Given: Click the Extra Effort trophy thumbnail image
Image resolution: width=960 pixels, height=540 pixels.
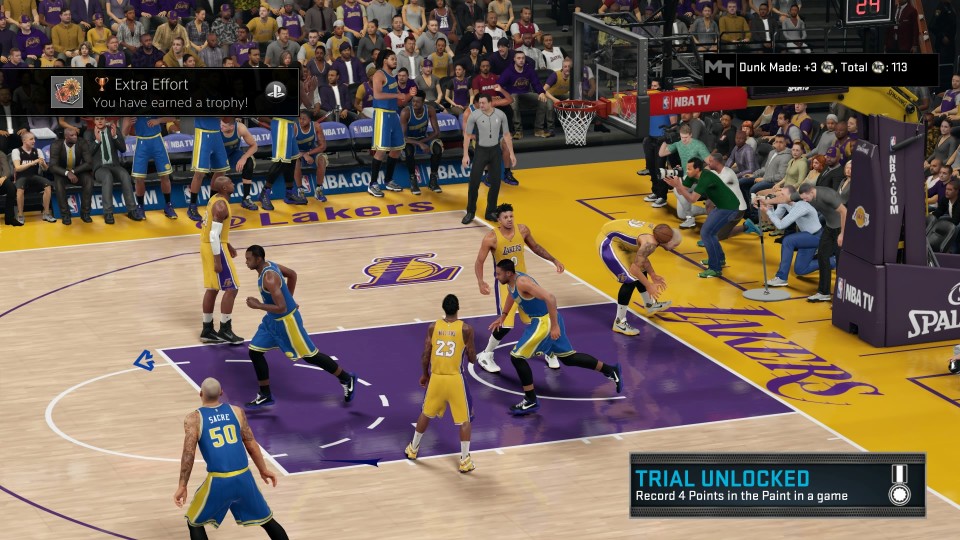Looking at the screenshot, I should coord(68,92).
